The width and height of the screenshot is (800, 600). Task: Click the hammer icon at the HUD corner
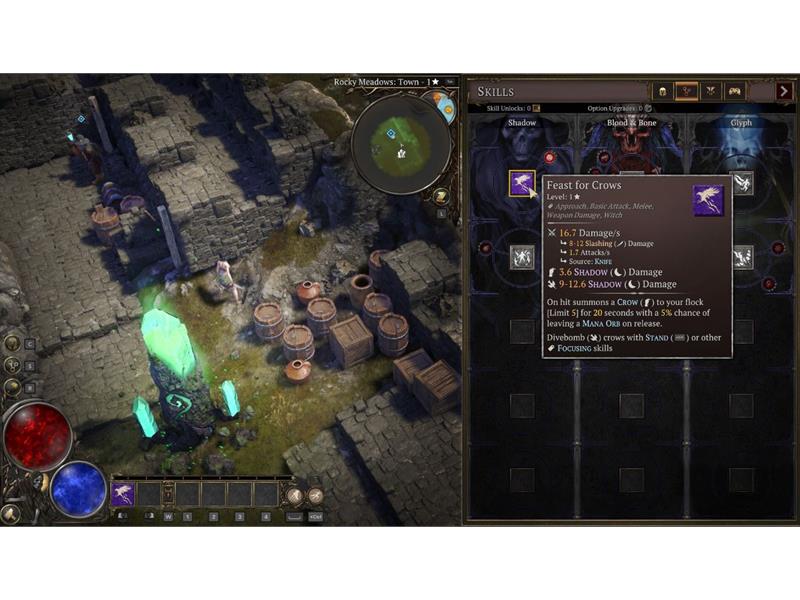point(10,514)
